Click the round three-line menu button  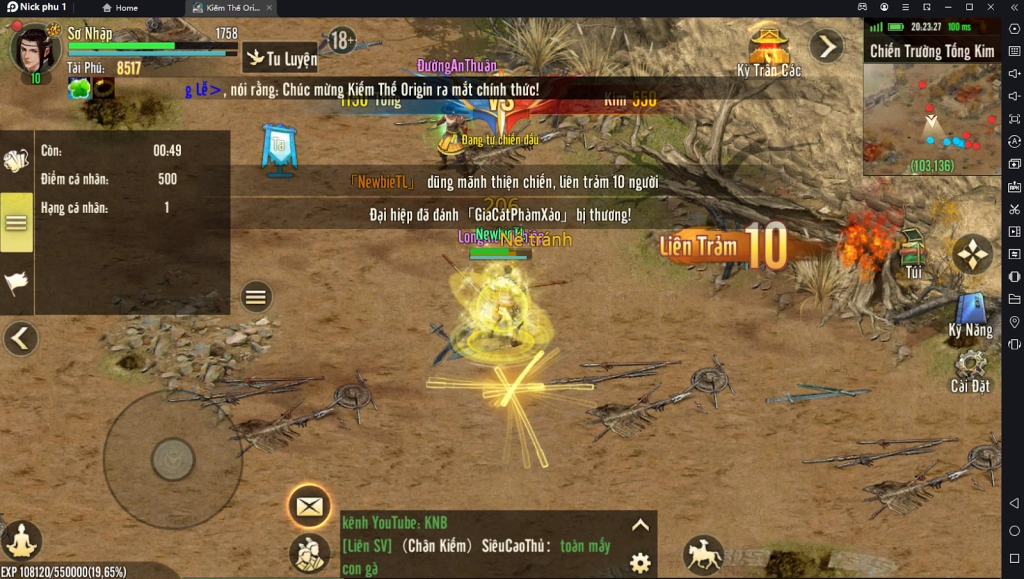point(256,296)
